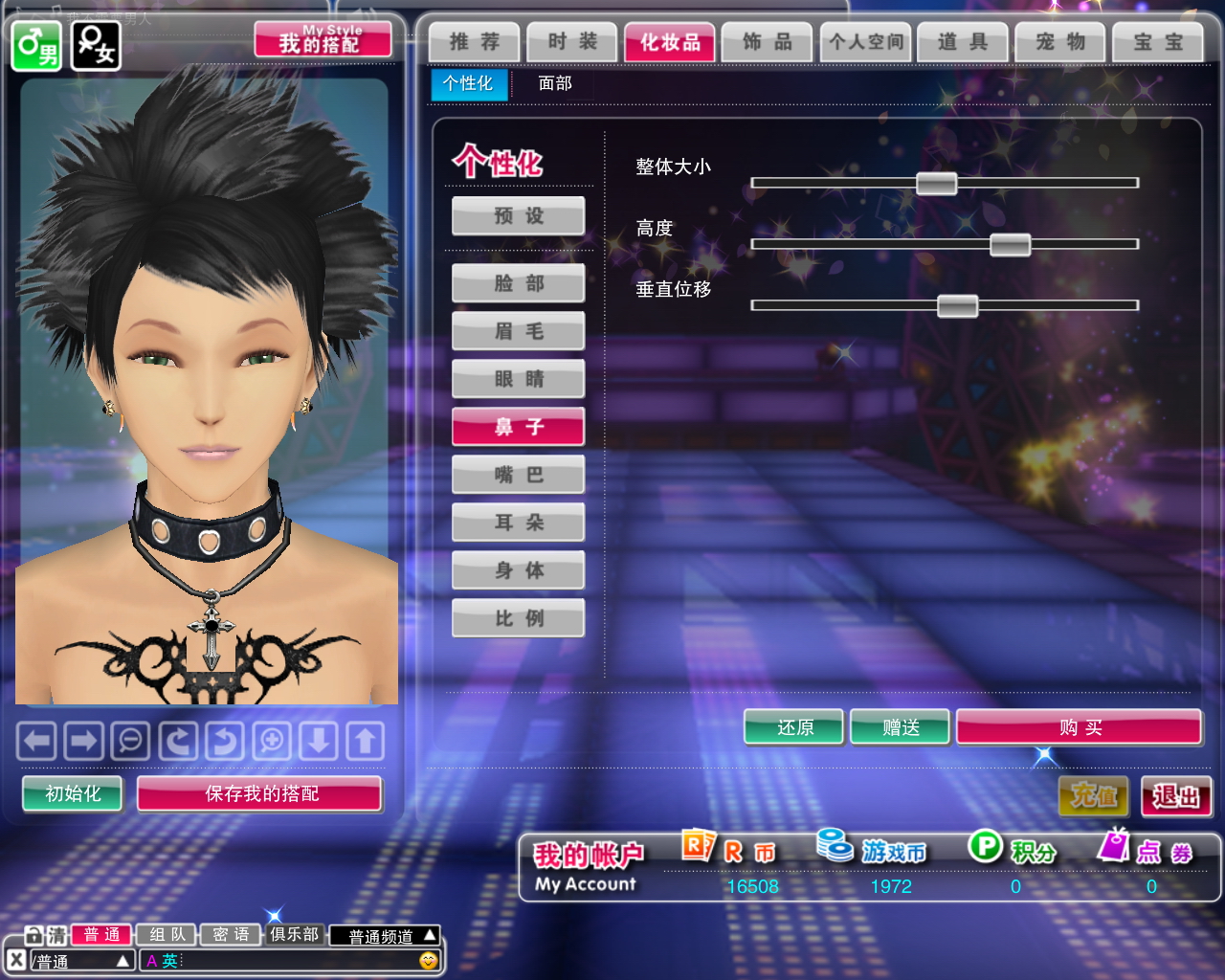The height and width of the screenshot is (980, 1225).
Task: Click the 初始化 reset button
Action: (73, 793)
